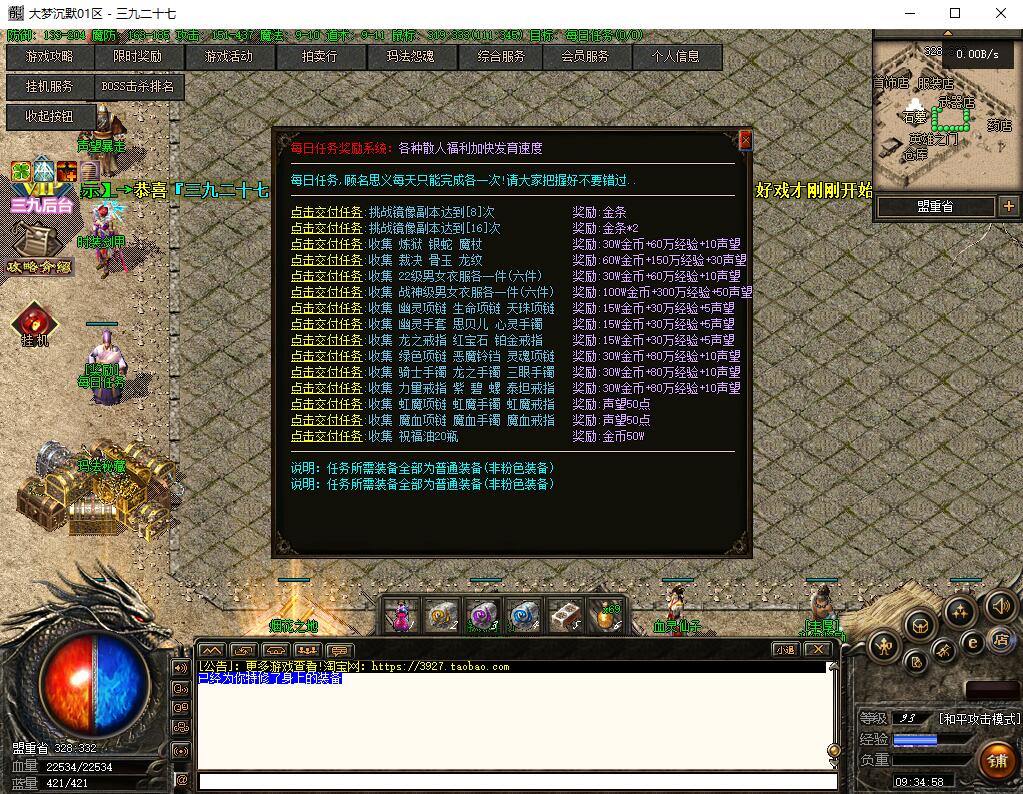Turn in the mirror dungeon [8] times quest
This screenshot has width=1023, height=794.
[327, 212]
